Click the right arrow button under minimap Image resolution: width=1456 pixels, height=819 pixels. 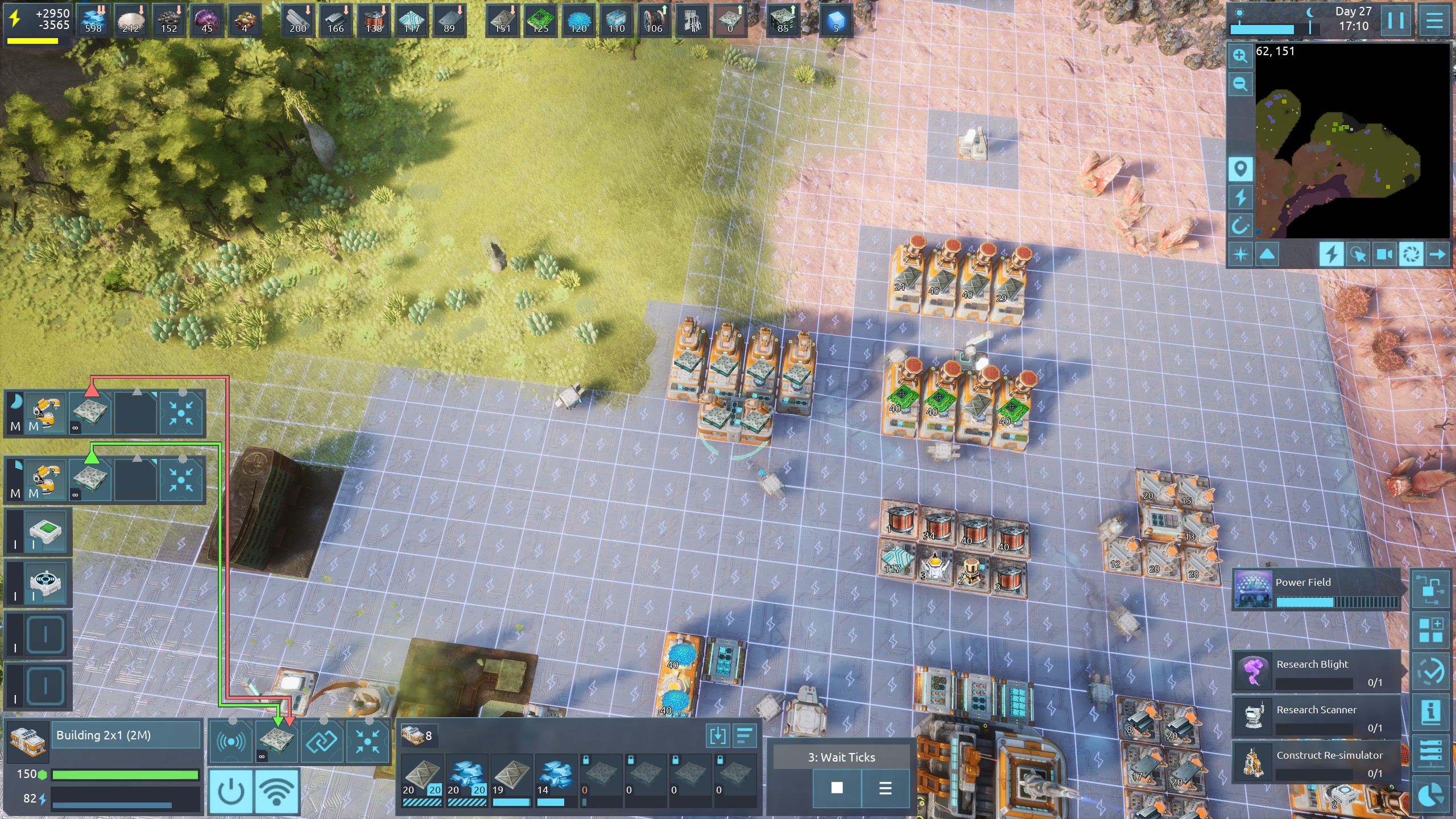click(1437, 254)
